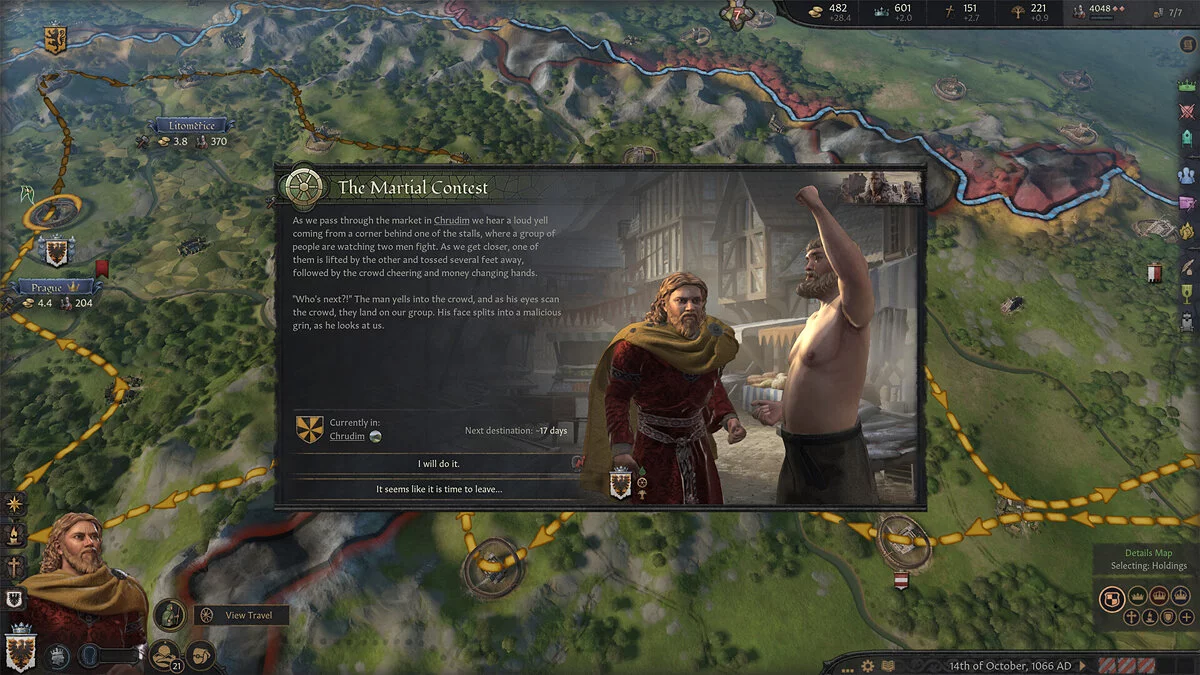Open the military crossed swords side menu
Image resolution: width=1200 pixels, height=675 pixels.
point(1187,112)
